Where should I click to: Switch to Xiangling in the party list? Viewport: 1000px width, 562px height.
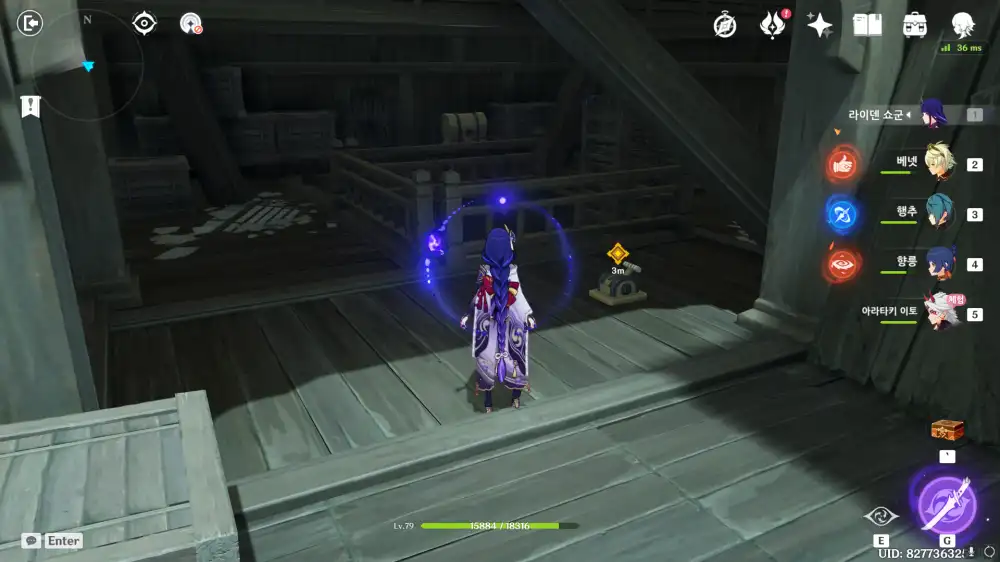tap(937, 263)
